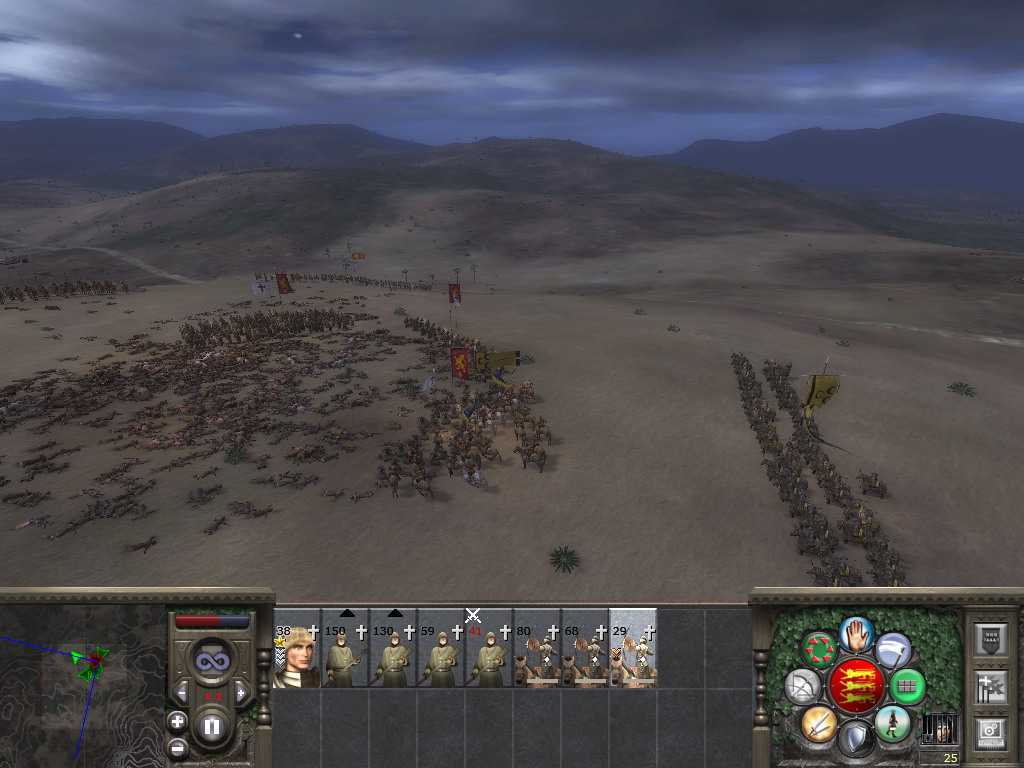This screenshot has width=1024, height=768.
Task: Increase battle speed with the plus arrow
Action: coord(241,692)
